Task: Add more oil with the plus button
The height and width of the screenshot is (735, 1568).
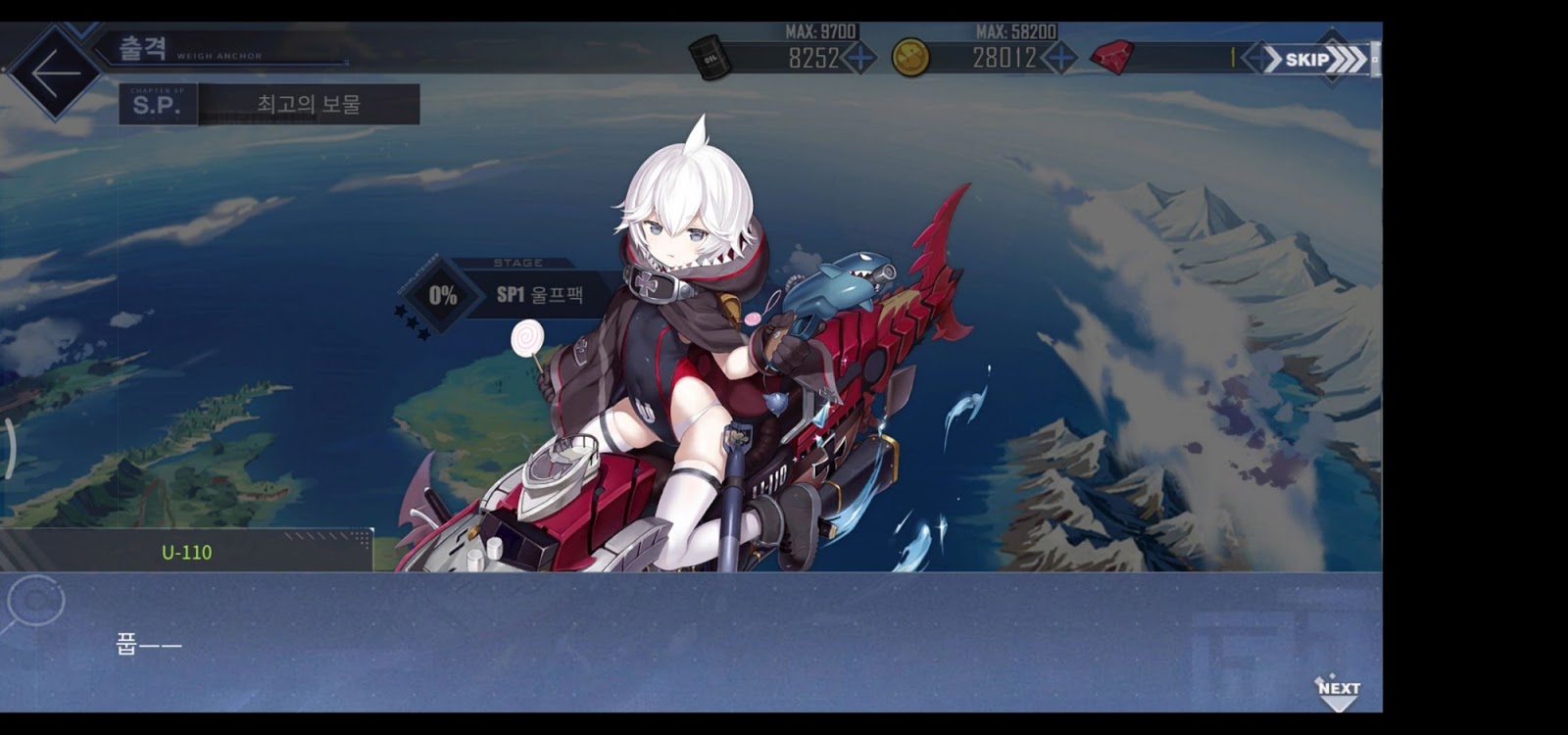Action: pyautogui.click(x=859, y=58)
